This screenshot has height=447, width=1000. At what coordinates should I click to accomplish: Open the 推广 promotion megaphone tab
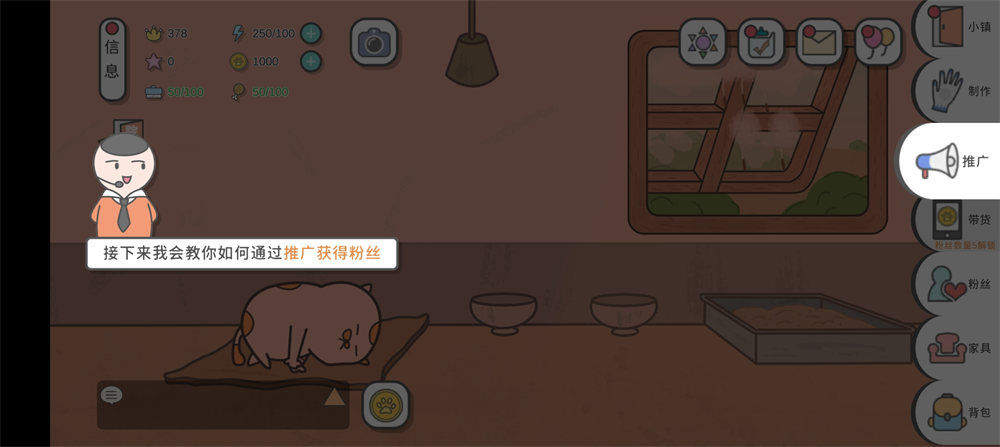click(951, 161)
